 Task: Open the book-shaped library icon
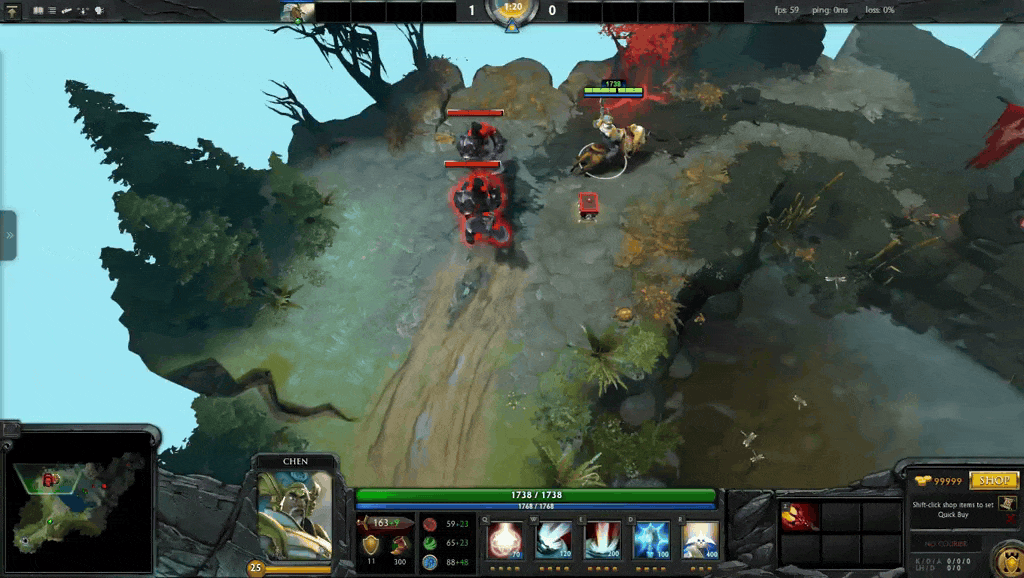pos(38,11)
